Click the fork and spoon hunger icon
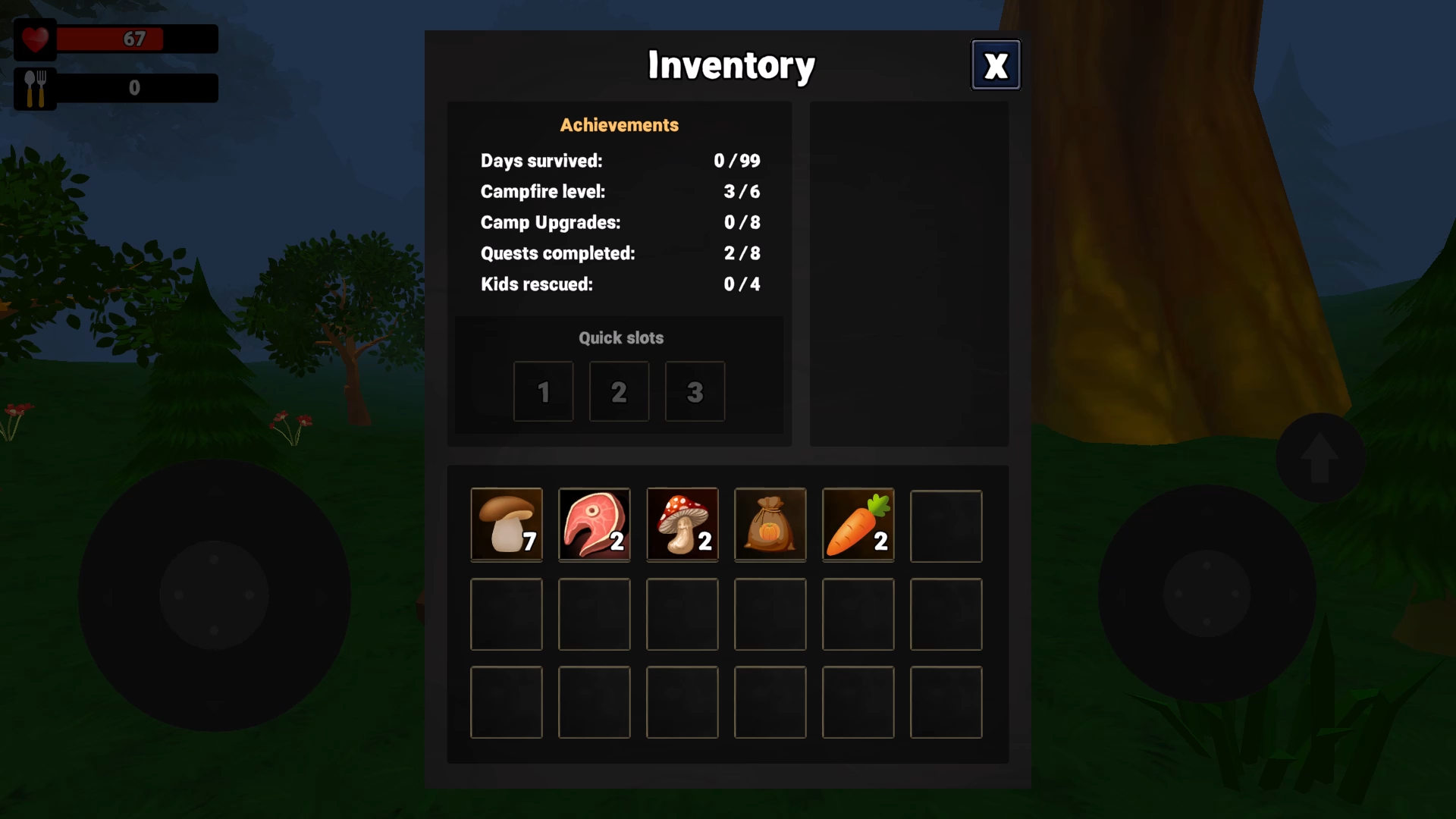Viewport: 1456px width, 819px height. (34, 87)
